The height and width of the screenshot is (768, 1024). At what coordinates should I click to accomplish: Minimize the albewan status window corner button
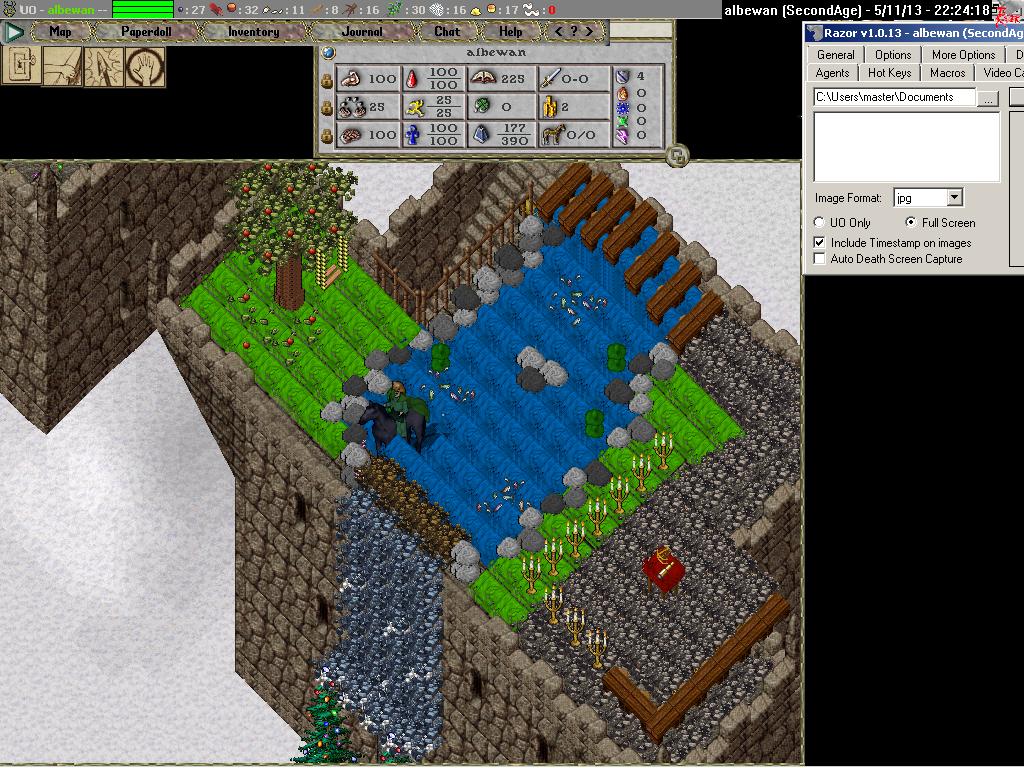(677, 155)
